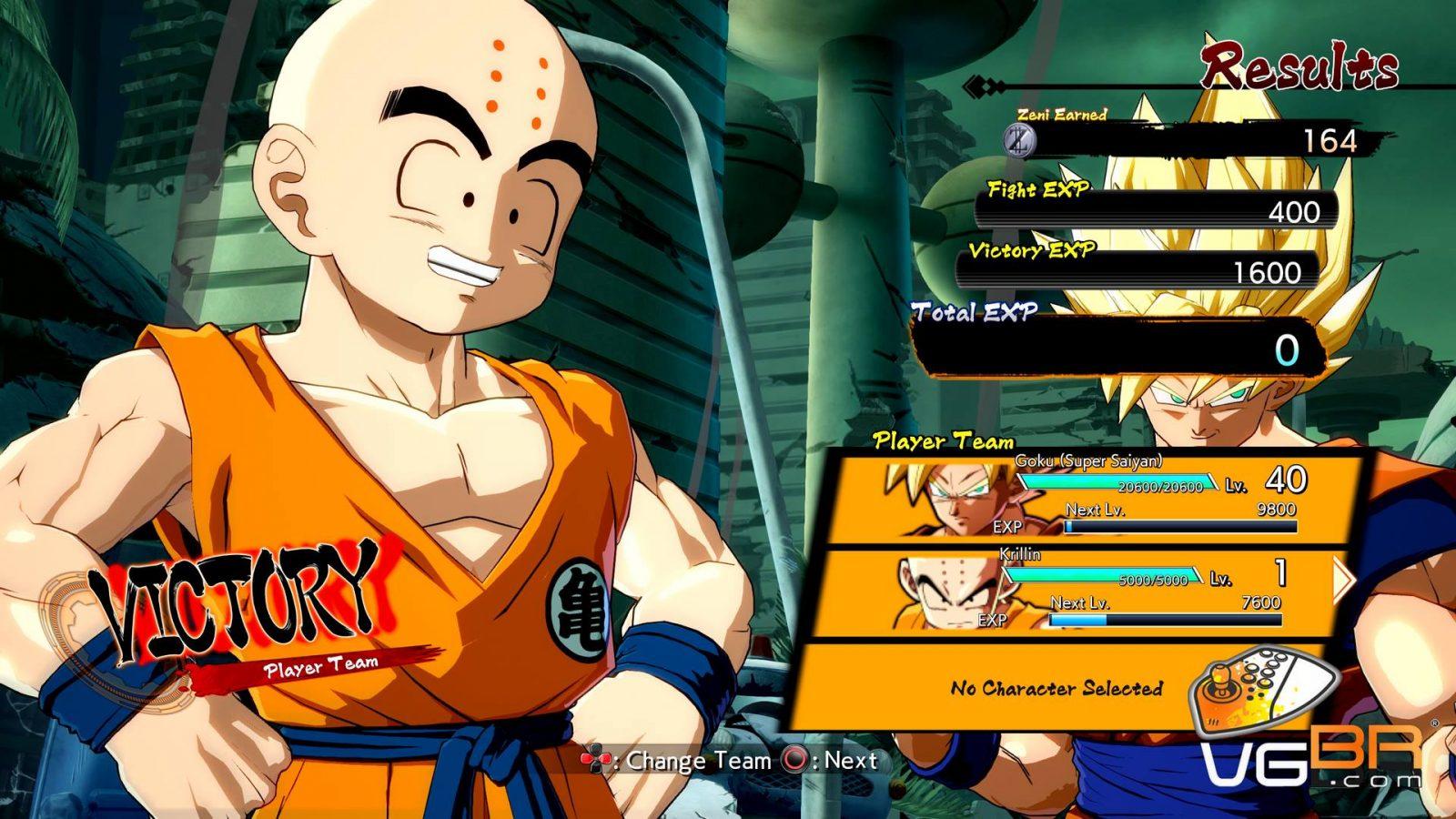The height and width of the screenshot is (819, 1456).
Task: Click the No Character Selected slot
Action: [1056, 688]
